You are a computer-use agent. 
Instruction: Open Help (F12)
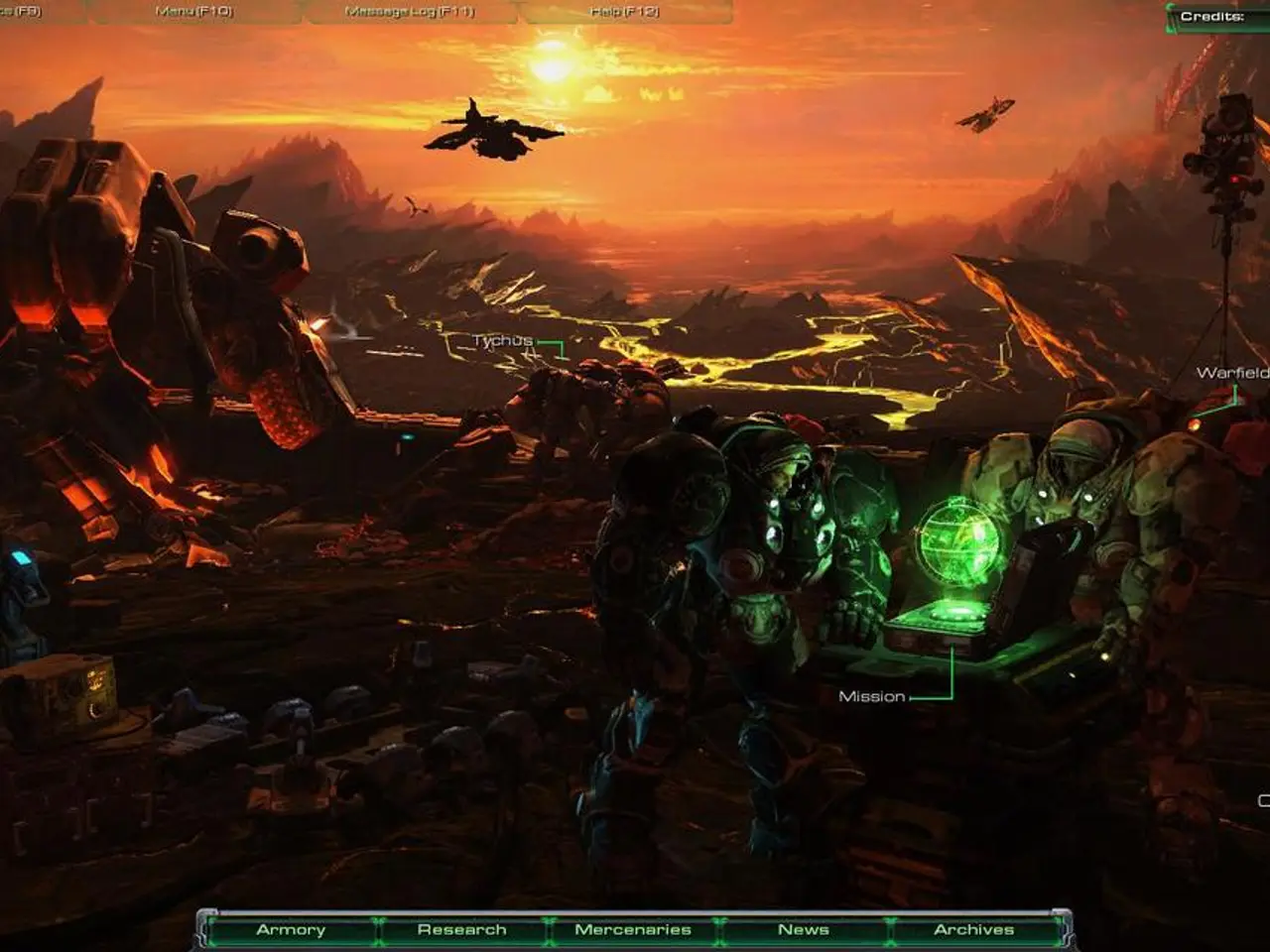(x=625, y=12)
